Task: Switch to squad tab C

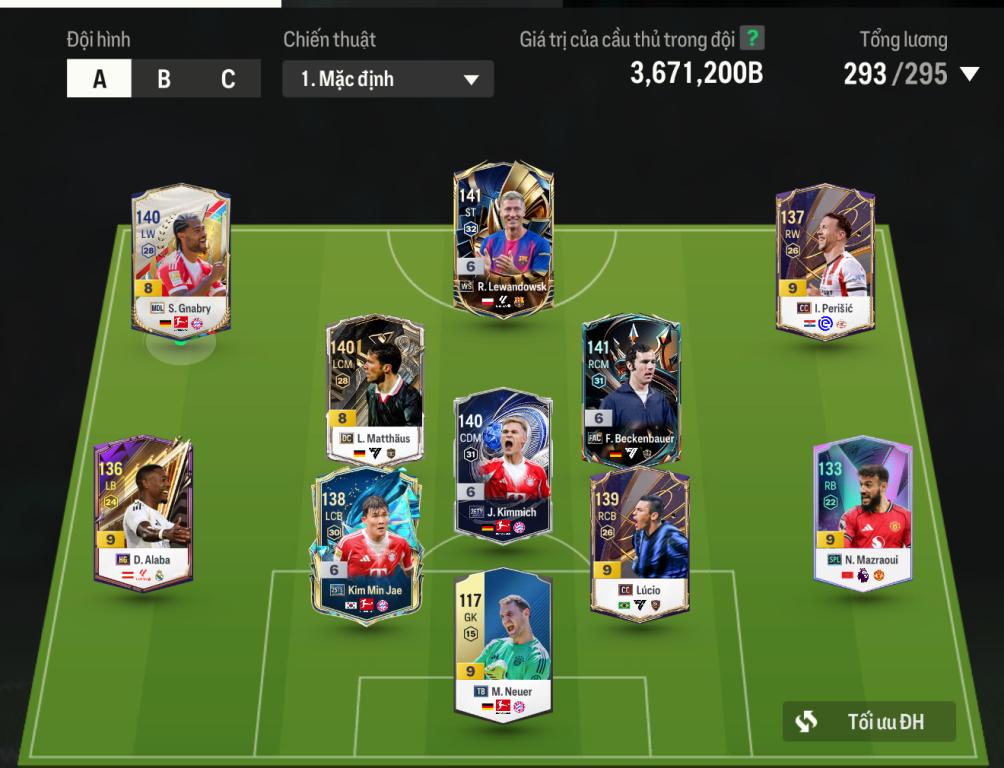Action: 228,79
